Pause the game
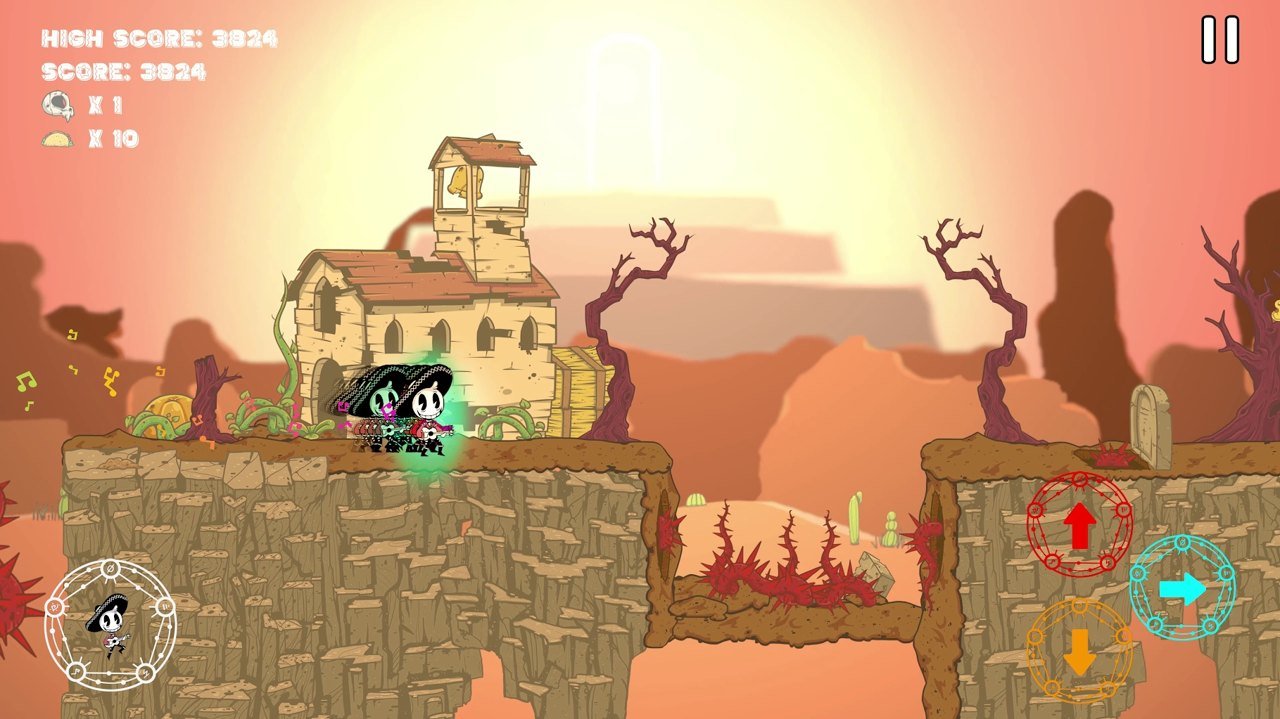This screenshot has height=719, width=1280. (1220, 40)
